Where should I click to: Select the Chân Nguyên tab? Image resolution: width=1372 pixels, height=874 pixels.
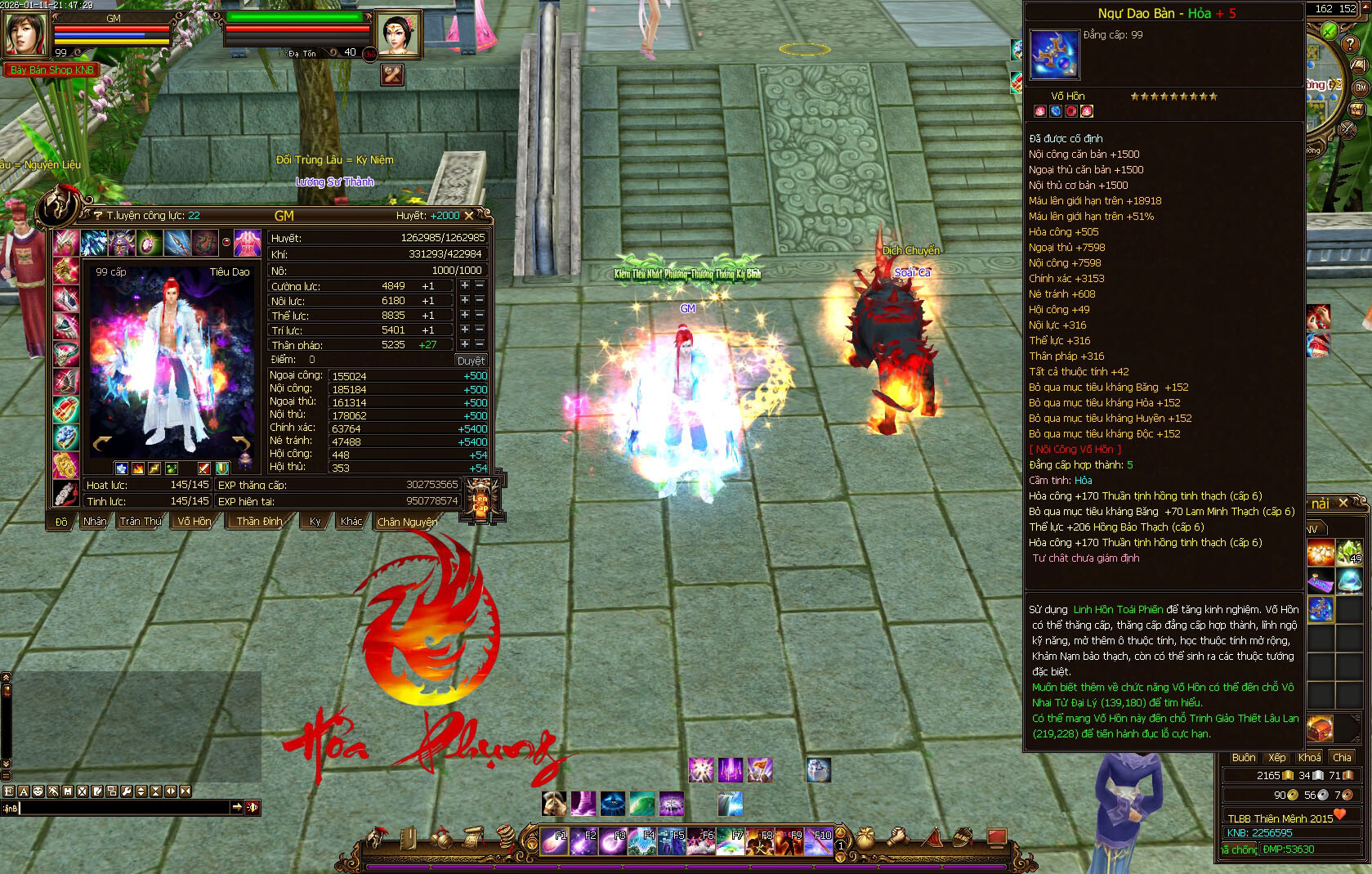click(x=407, y=522)
